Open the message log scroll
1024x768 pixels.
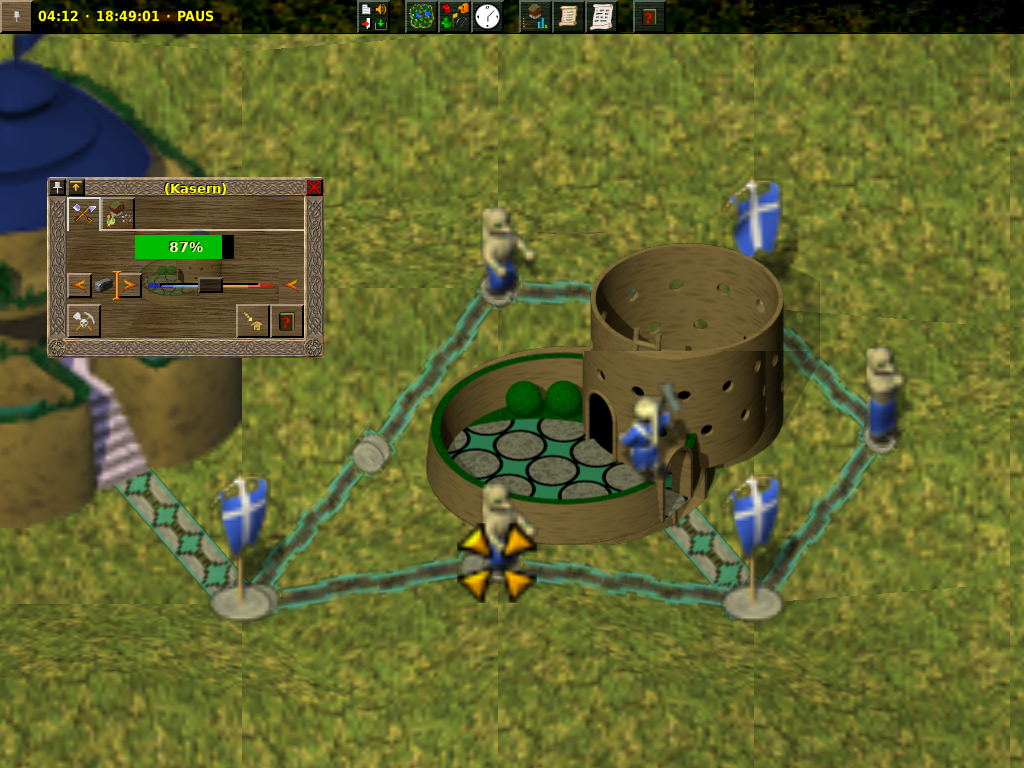tap(602, 16)
